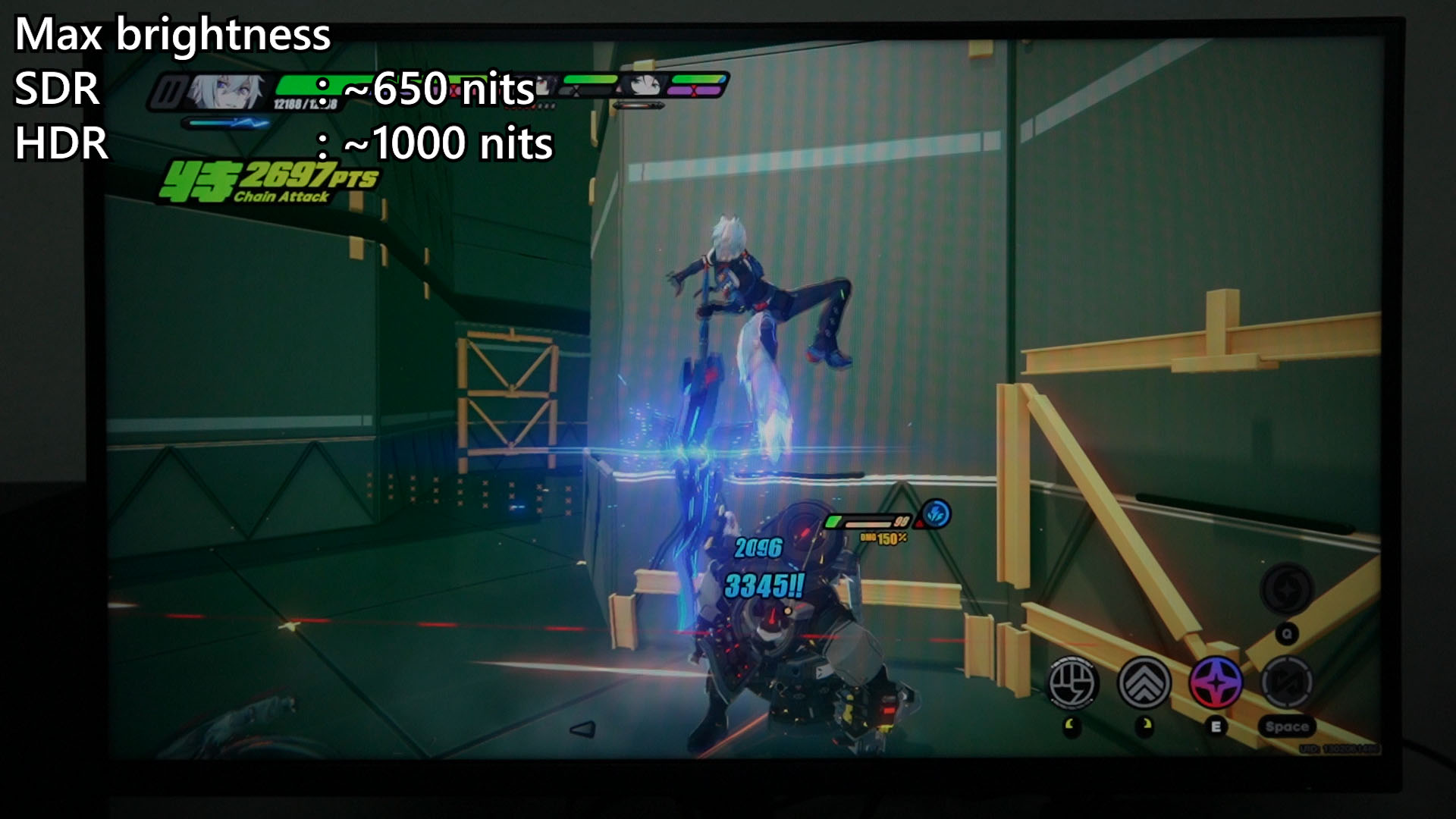Viewport: 1456px width, 819px height.
Task: Select the white-haired active character portrait
Action: point(227,93)
